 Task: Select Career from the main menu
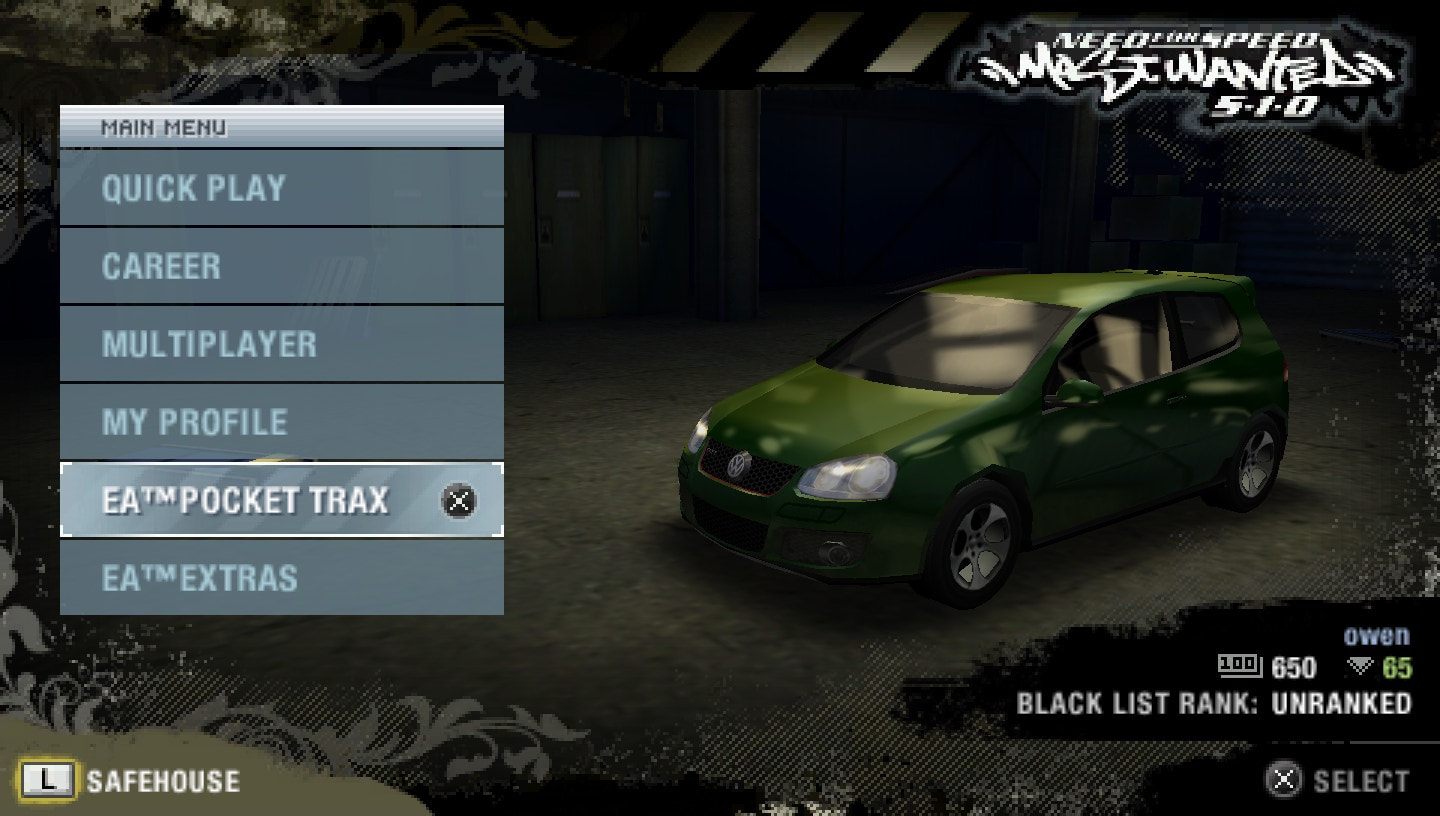pos(159,267)
